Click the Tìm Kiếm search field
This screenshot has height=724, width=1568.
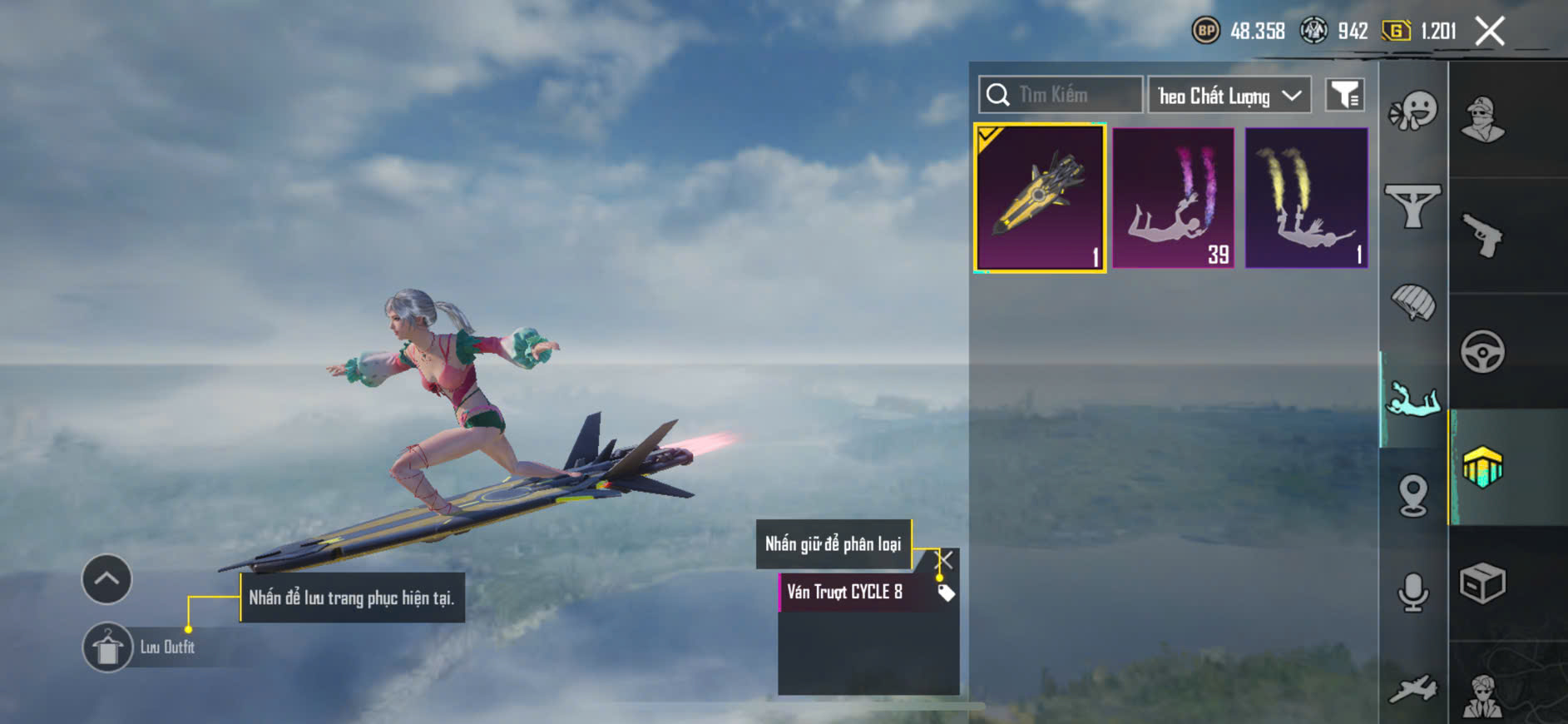point(1061,95)
